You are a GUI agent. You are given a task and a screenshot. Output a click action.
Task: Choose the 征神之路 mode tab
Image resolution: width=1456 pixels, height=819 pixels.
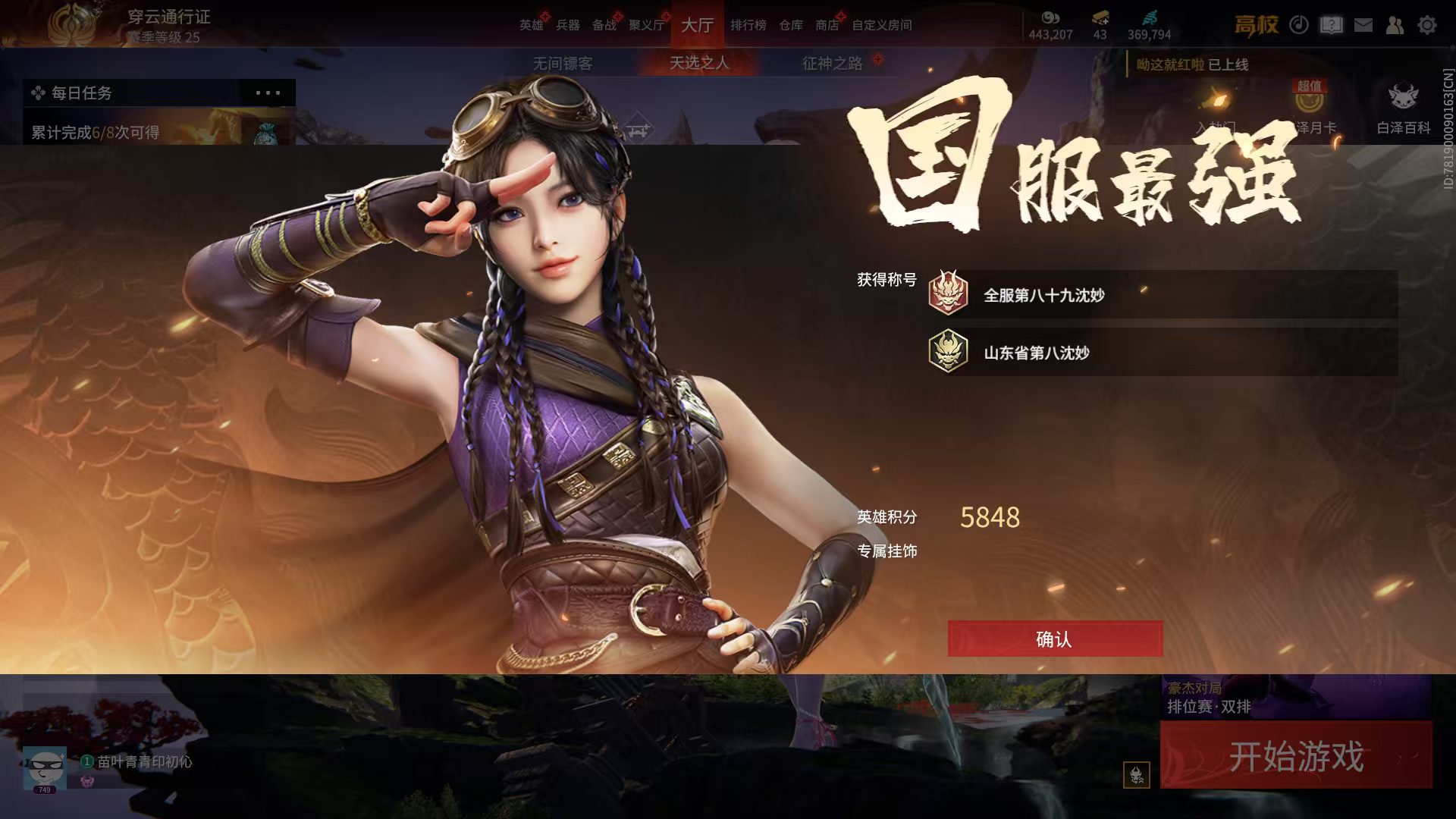[832, 63]
